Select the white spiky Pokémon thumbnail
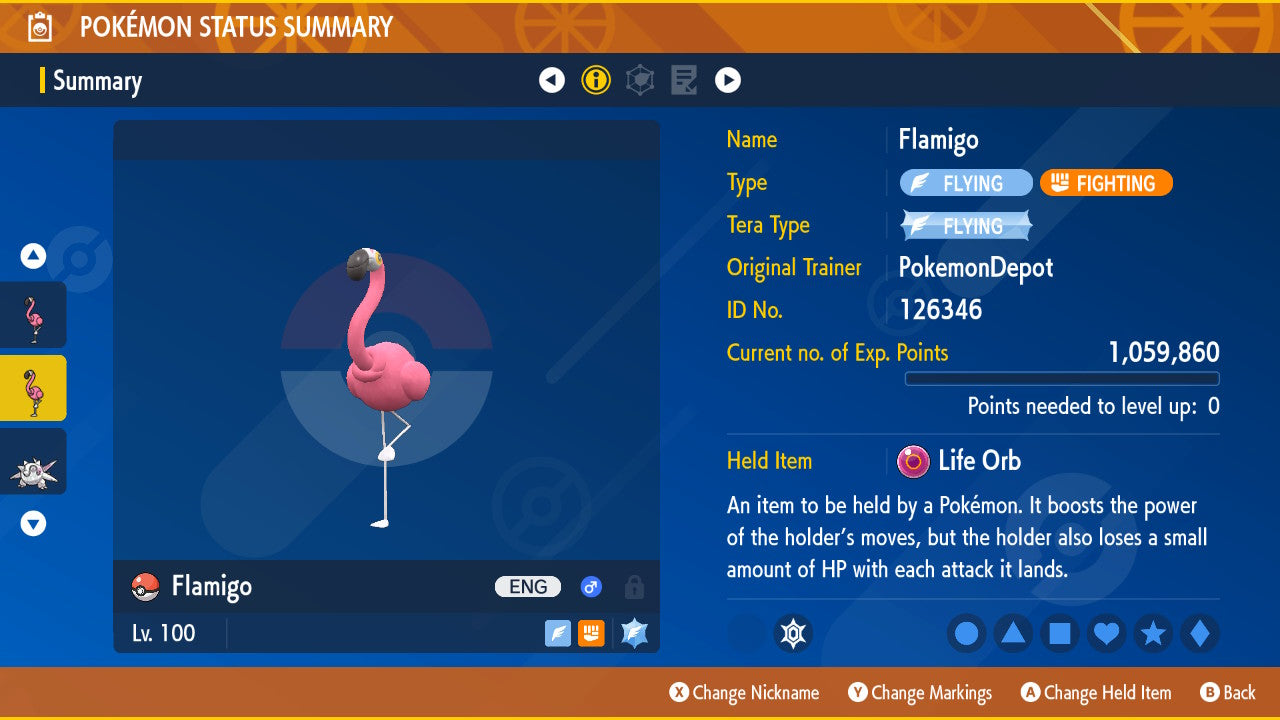 tap(34, 462)
